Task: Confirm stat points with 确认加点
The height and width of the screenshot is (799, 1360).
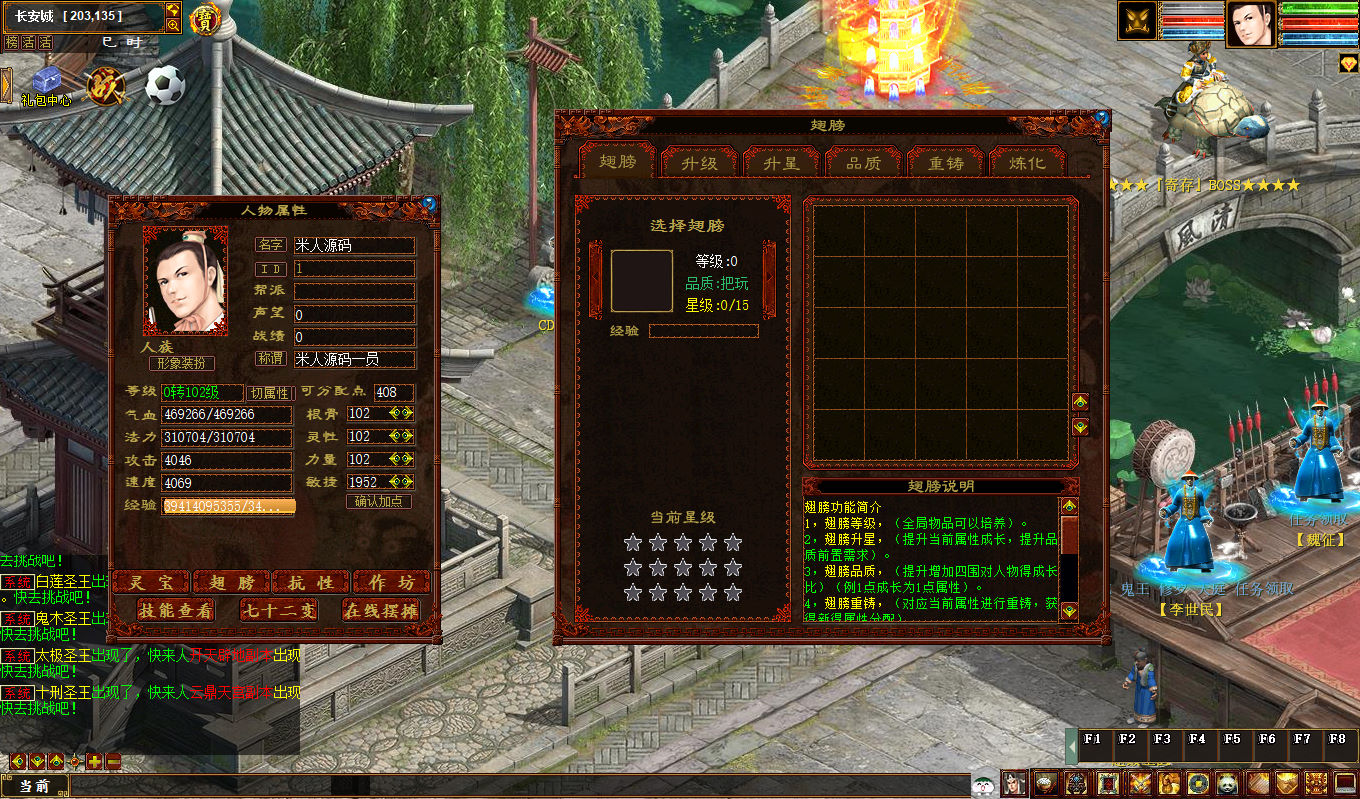Action: pos(379,501)
